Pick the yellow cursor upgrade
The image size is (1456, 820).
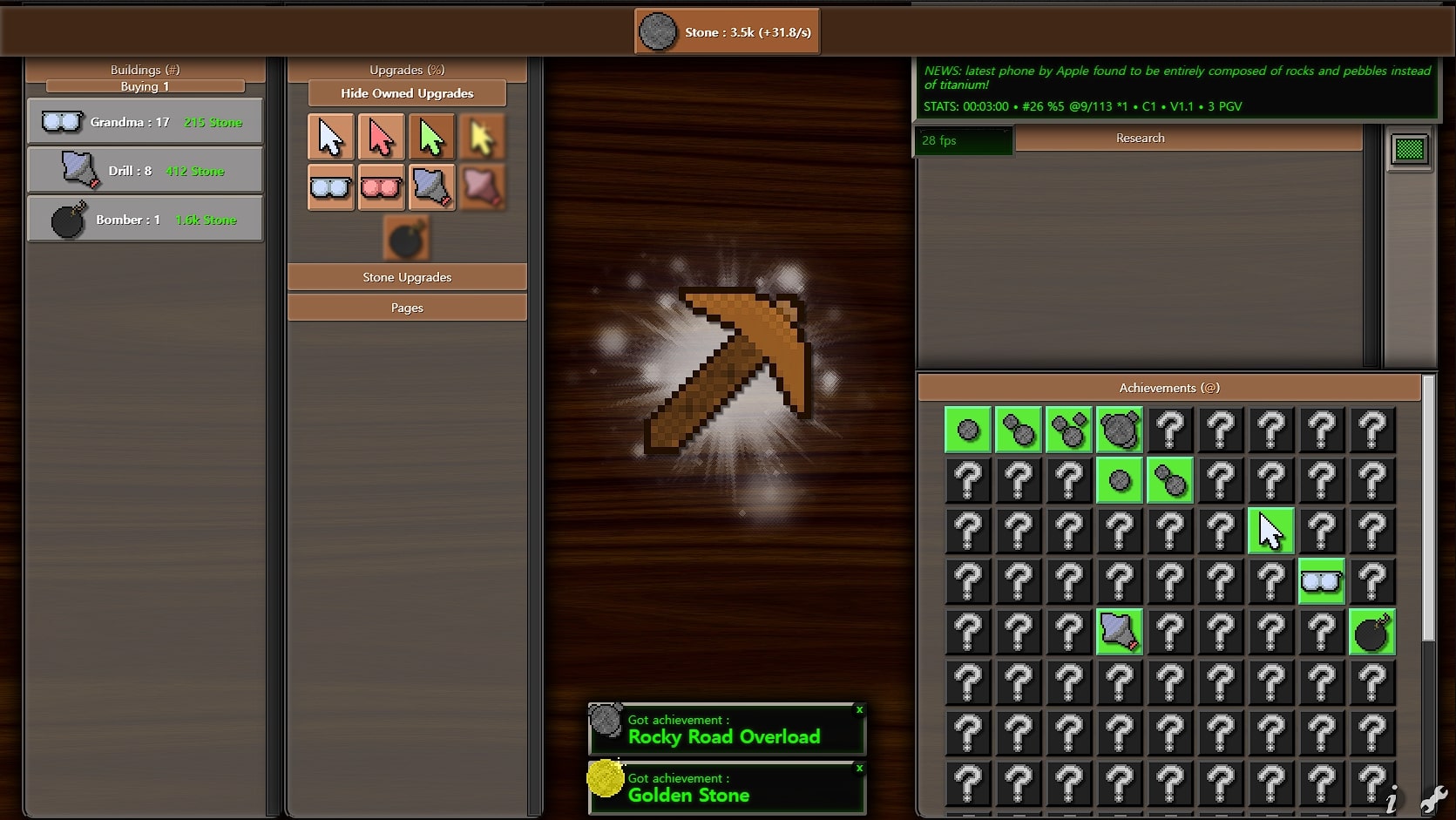482,138
